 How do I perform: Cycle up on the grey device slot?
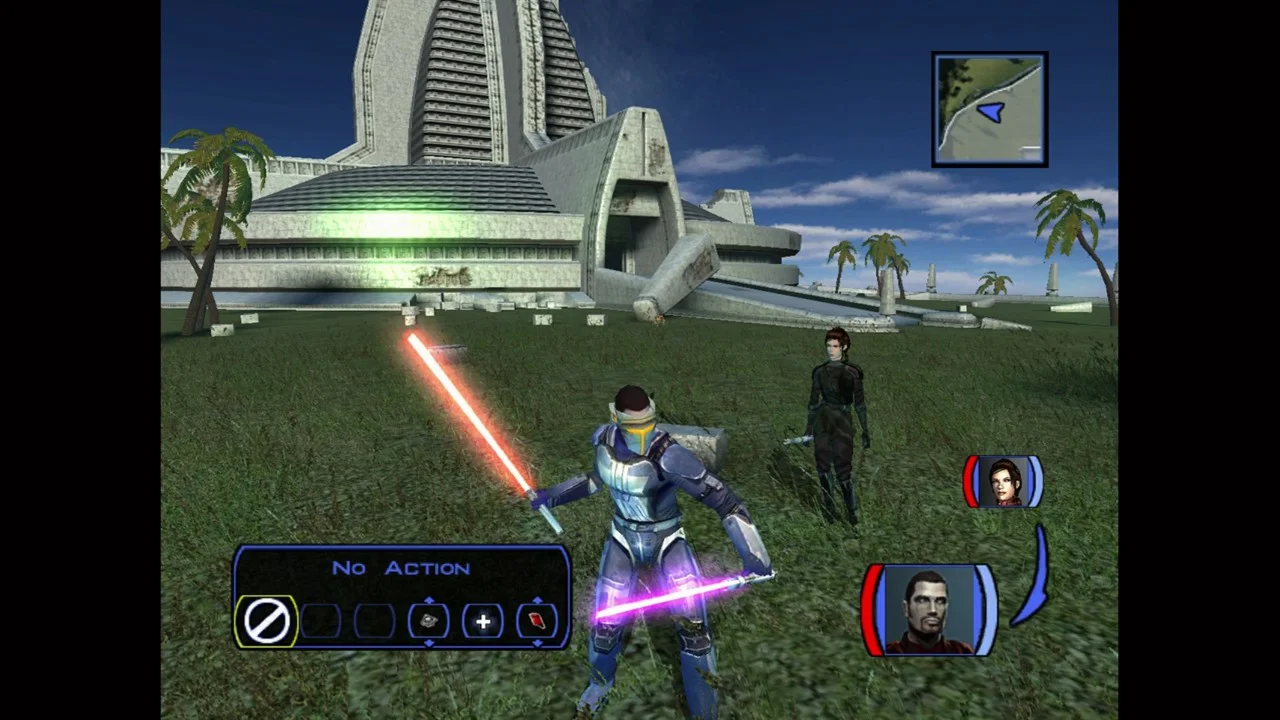point(428,600)
